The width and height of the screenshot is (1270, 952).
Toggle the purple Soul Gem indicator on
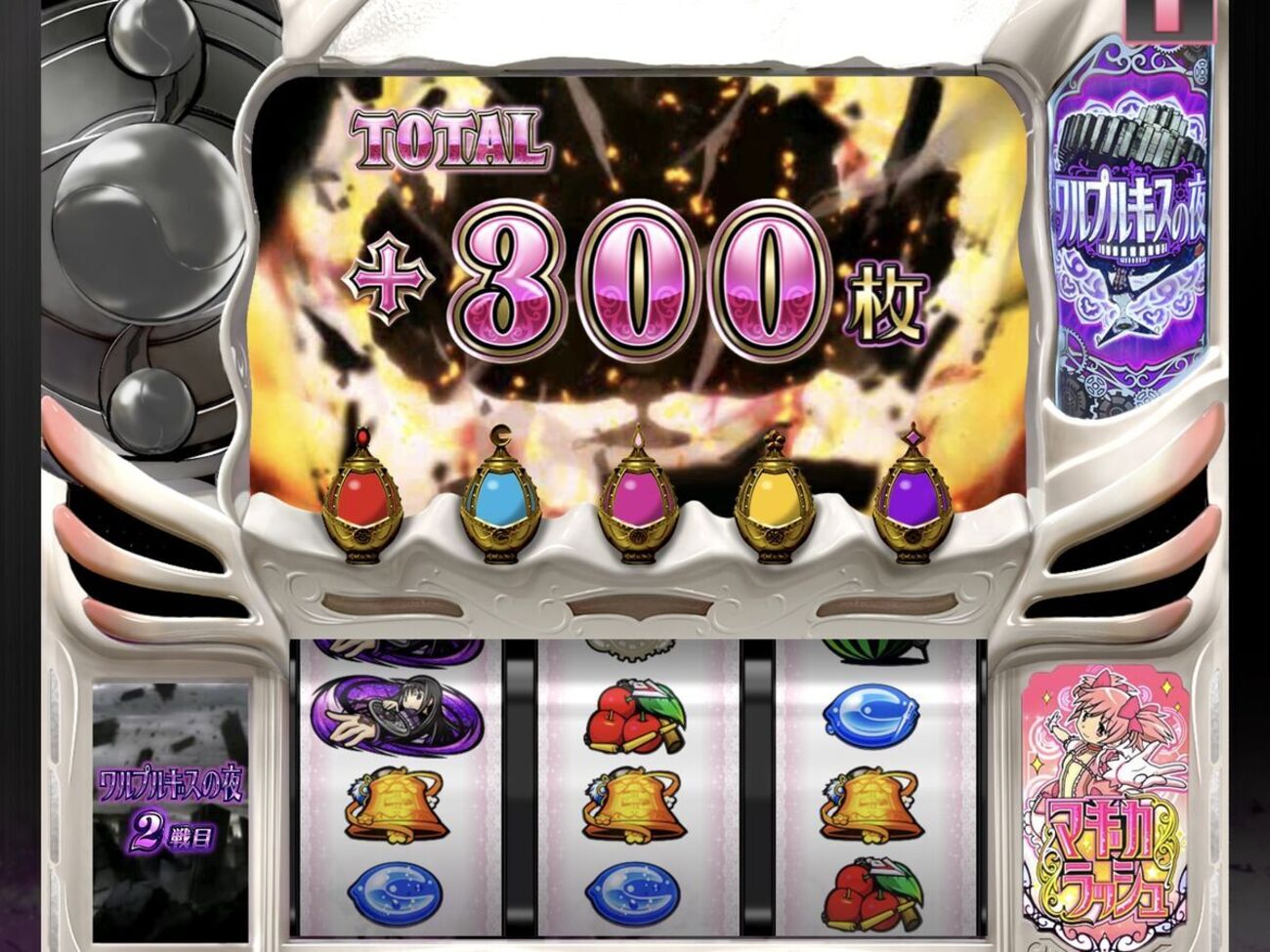point(909,498)
